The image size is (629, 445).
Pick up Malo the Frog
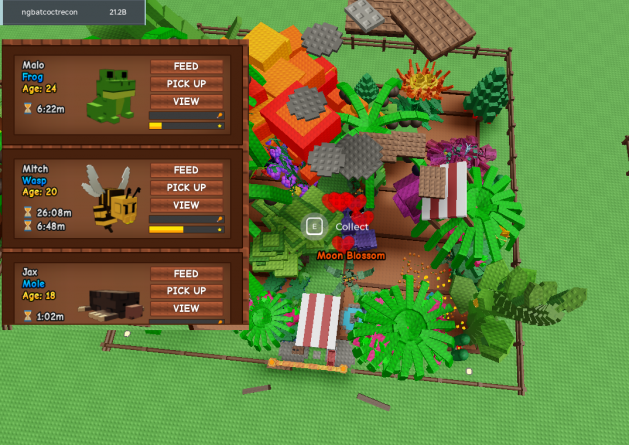pos(186,84)
